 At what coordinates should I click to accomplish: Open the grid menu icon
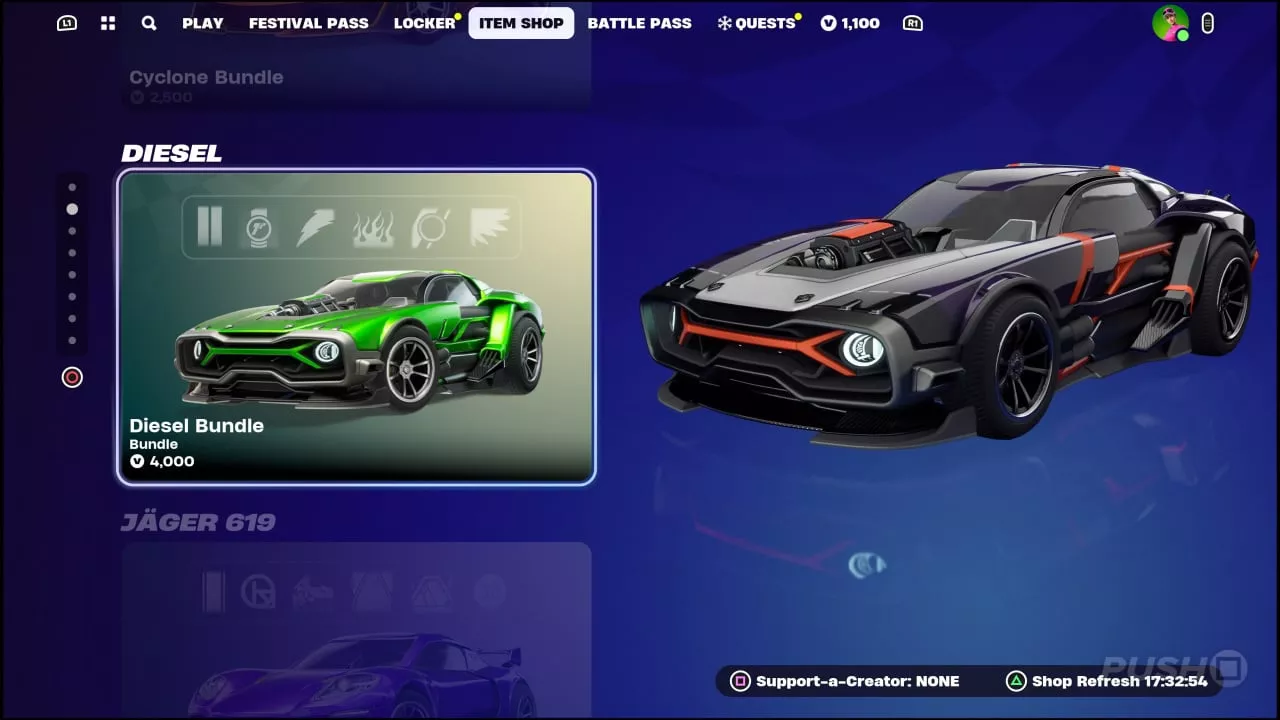click(x=108, y=23)
